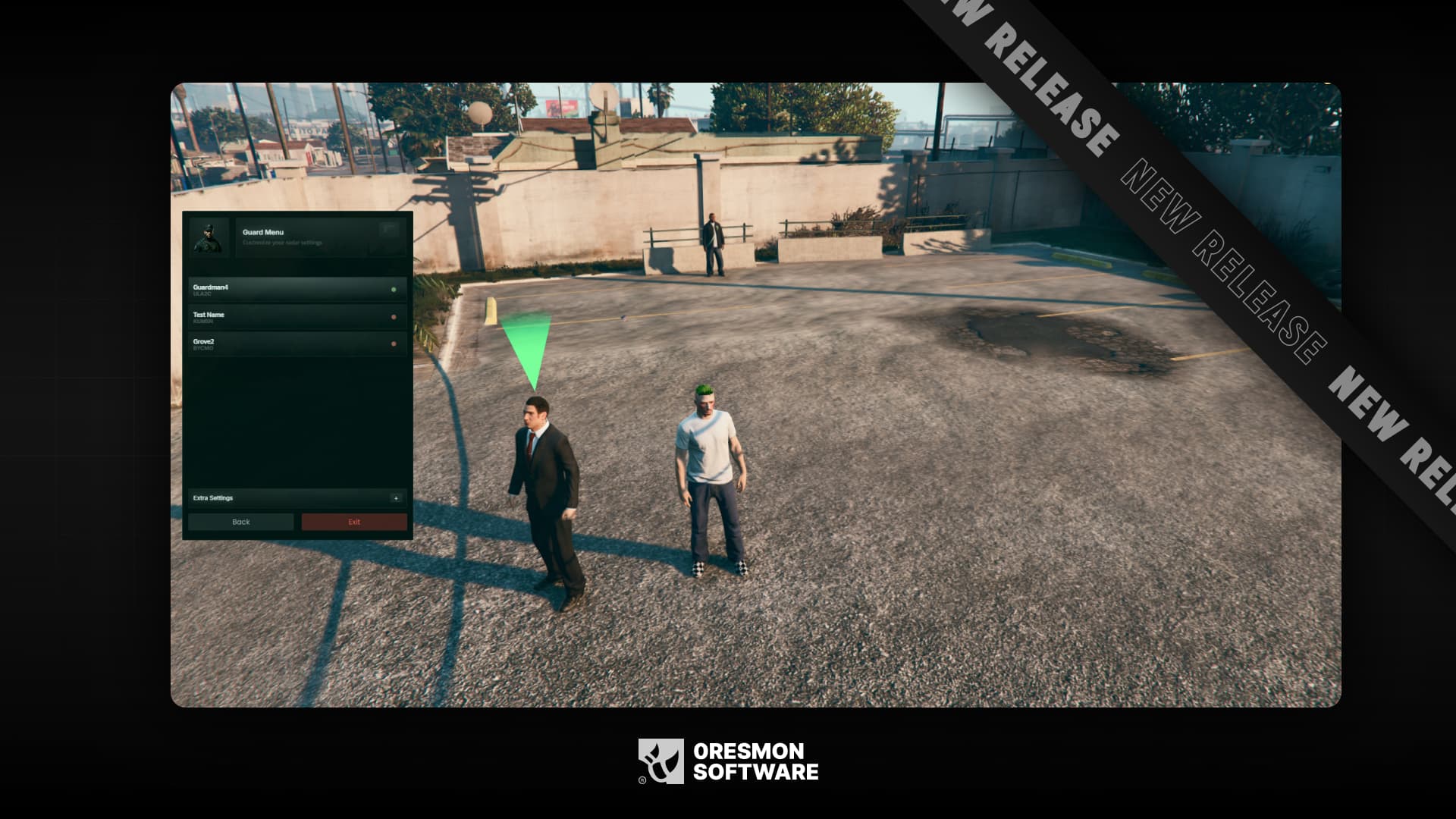This screenshot has height=819, width=1456.
Task: Select the radar icon beside Guard Menu header
Action: pyautogui.click(x=387, y=227)
